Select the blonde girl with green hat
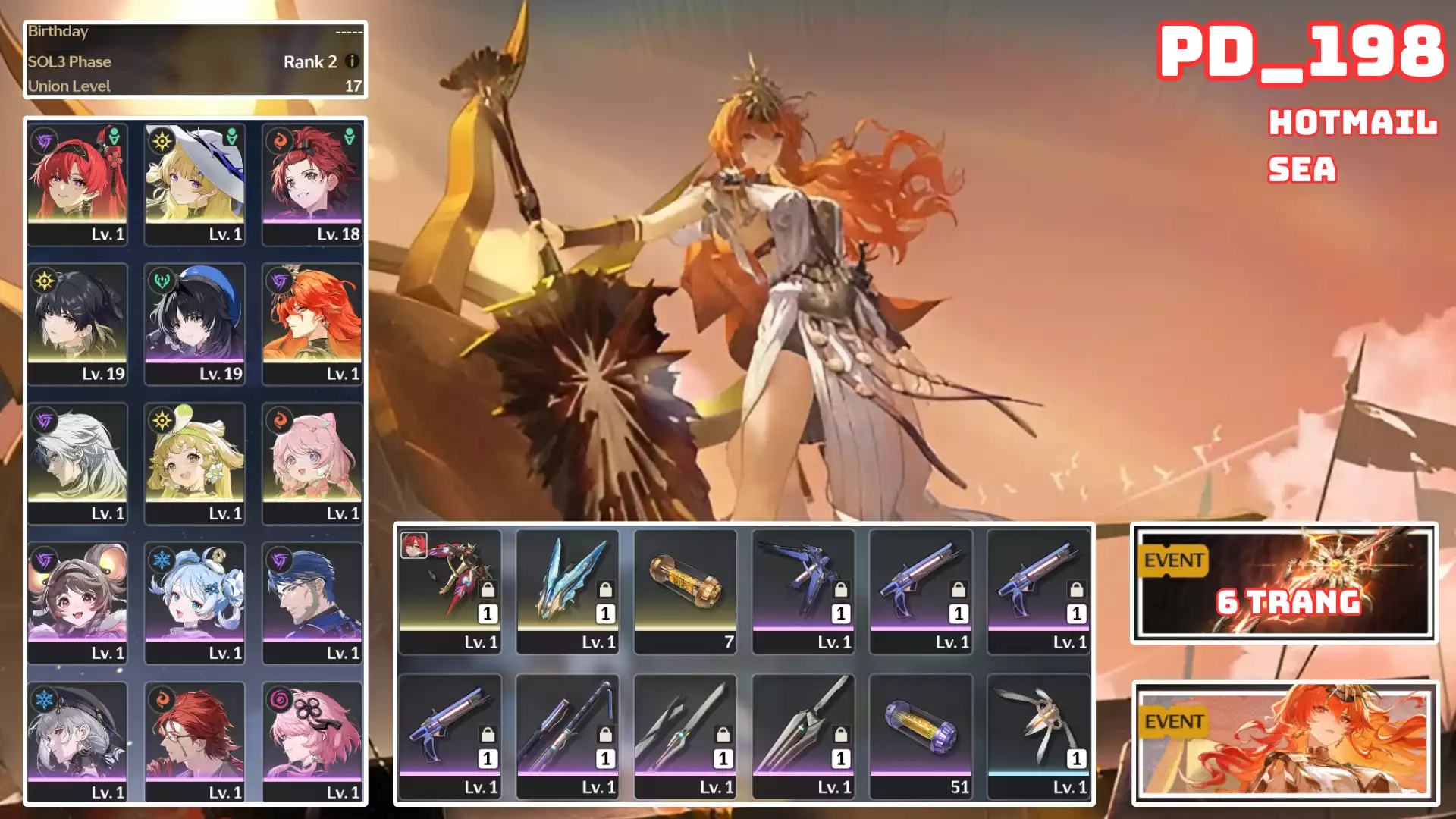The height and width of the screenshot is (819, 1456). (195, 463)
